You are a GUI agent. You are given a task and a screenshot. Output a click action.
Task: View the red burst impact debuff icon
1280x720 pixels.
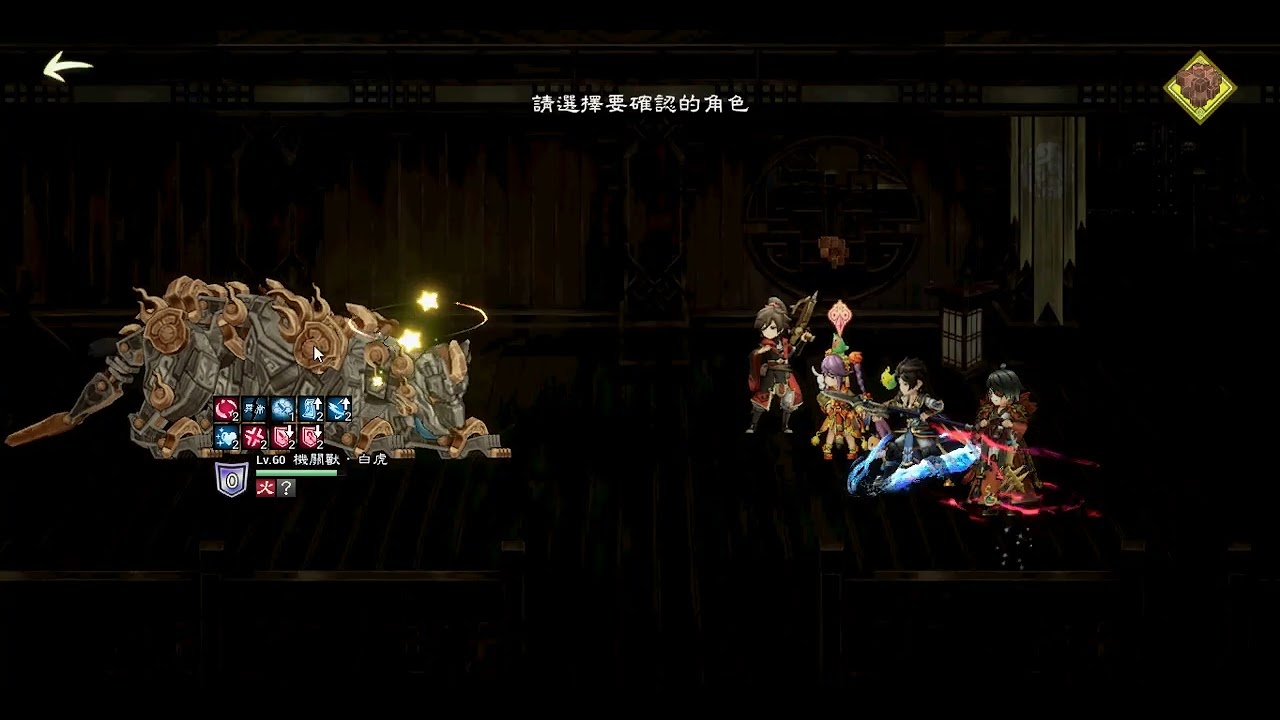(x=254, y=437)
